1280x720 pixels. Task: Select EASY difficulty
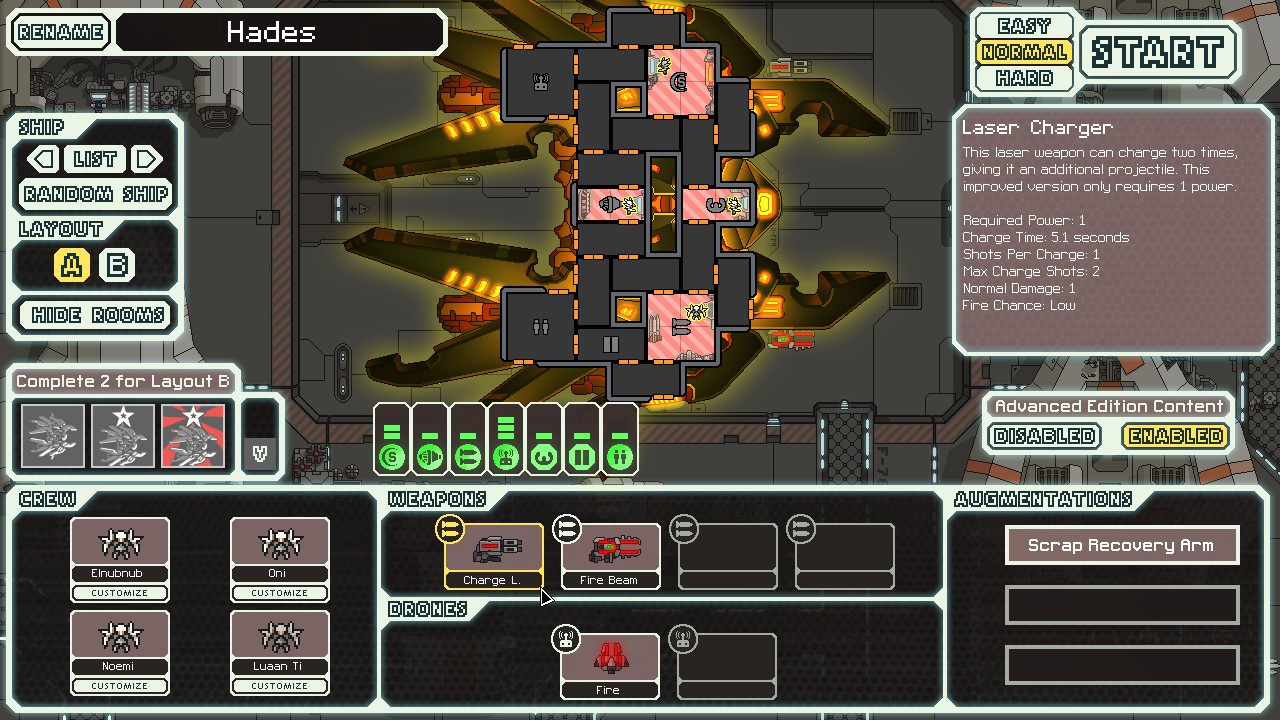[x=1024, y=26]
